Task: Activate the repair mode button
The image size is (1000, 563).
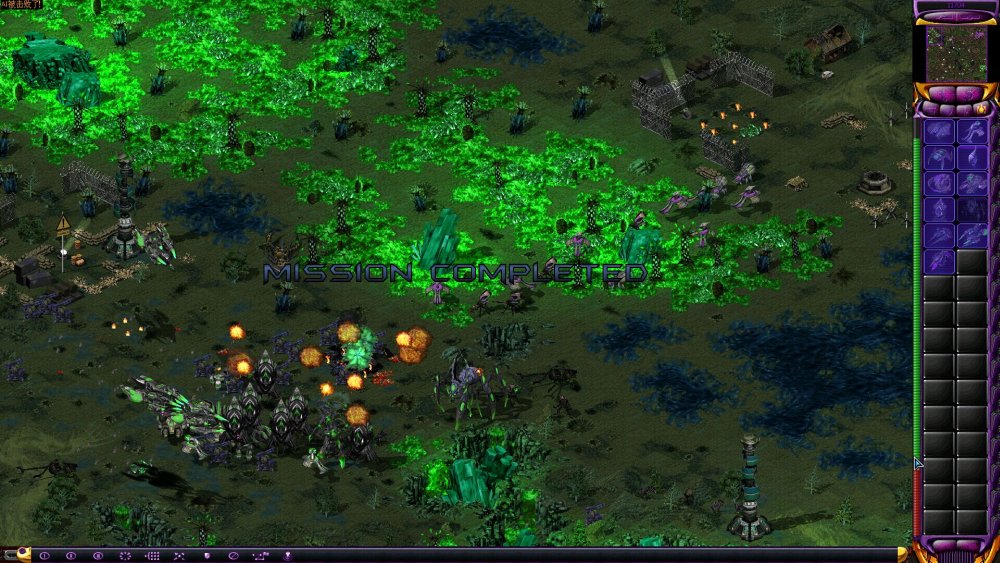Action: 941,94
